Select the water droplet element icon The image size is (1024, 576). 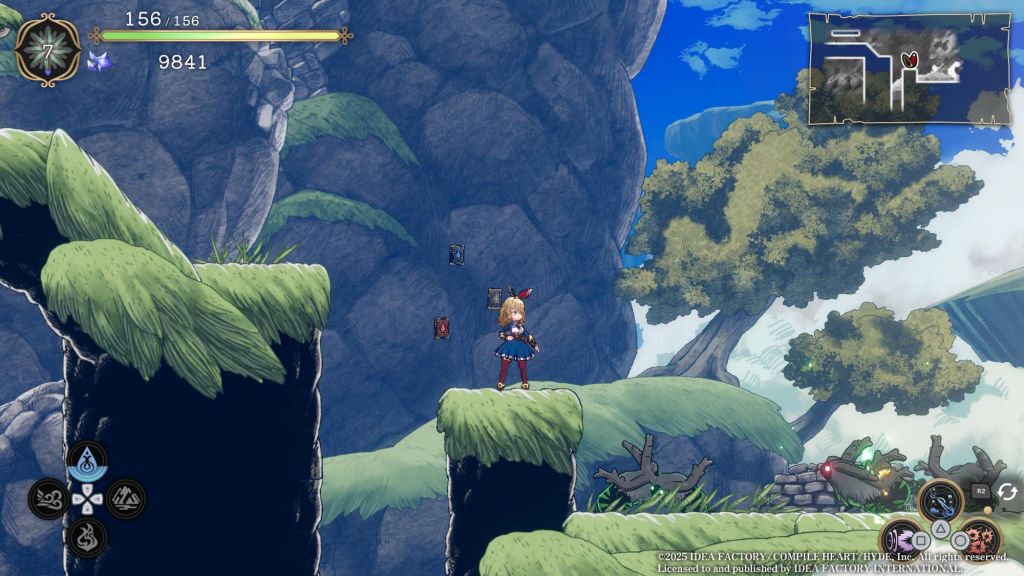[x=87, y=462]
